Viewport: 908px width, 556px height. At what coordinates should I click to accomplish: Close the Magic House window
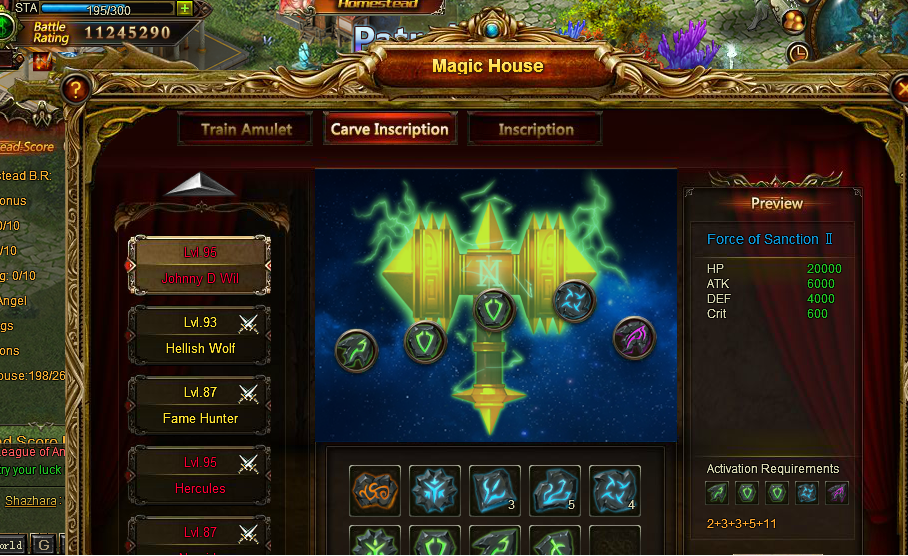tap(899, 90)
